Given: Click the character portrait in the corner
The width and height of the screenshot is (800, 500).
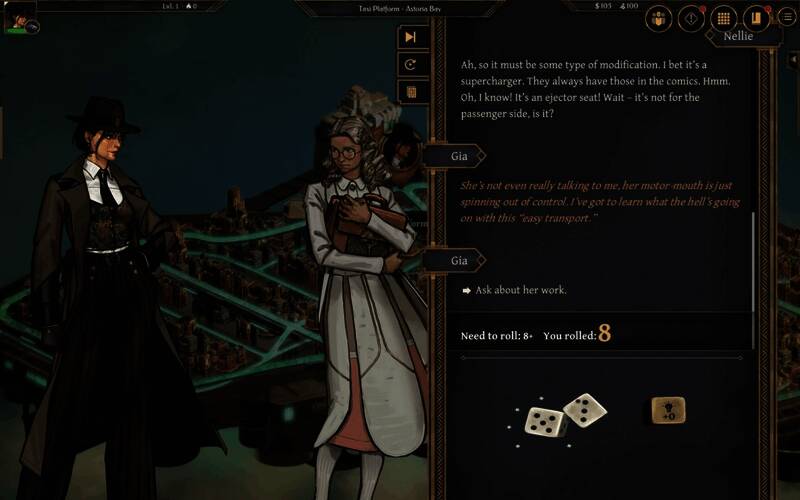Looking at the screenshot, I should coord(18,16).
